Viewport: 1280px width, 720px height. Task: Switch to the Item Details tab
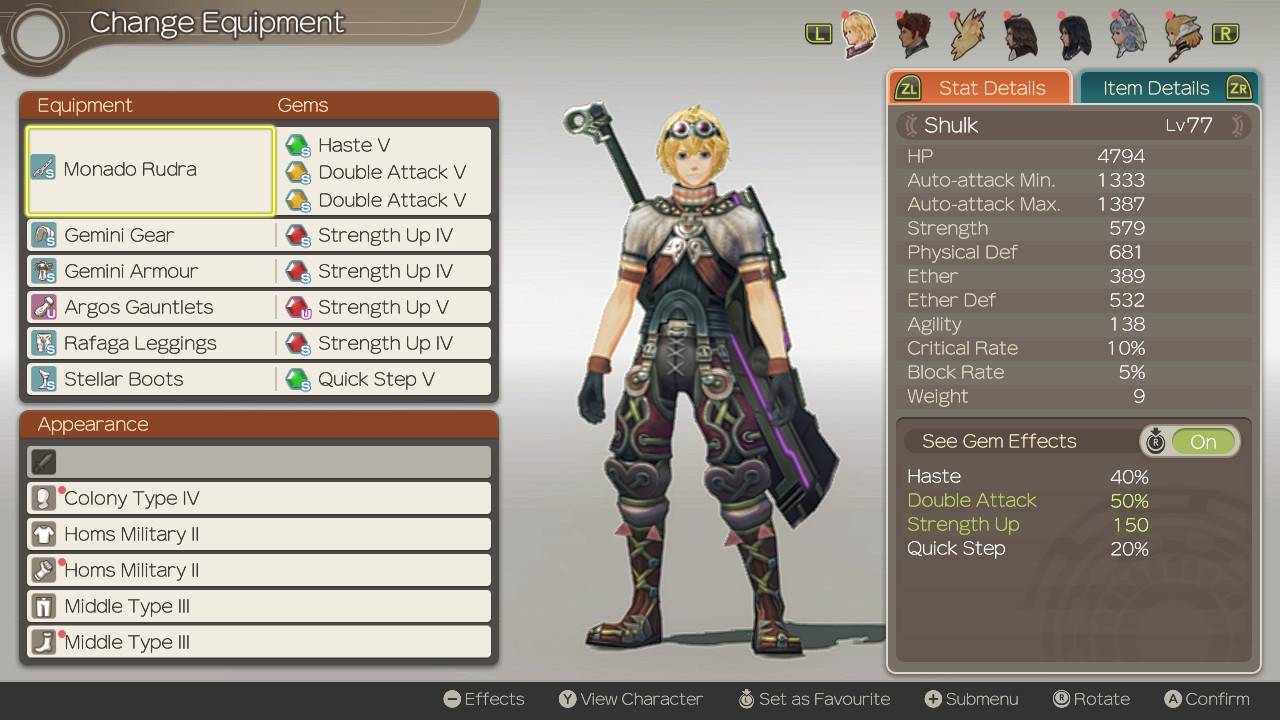coord(1155,88)
